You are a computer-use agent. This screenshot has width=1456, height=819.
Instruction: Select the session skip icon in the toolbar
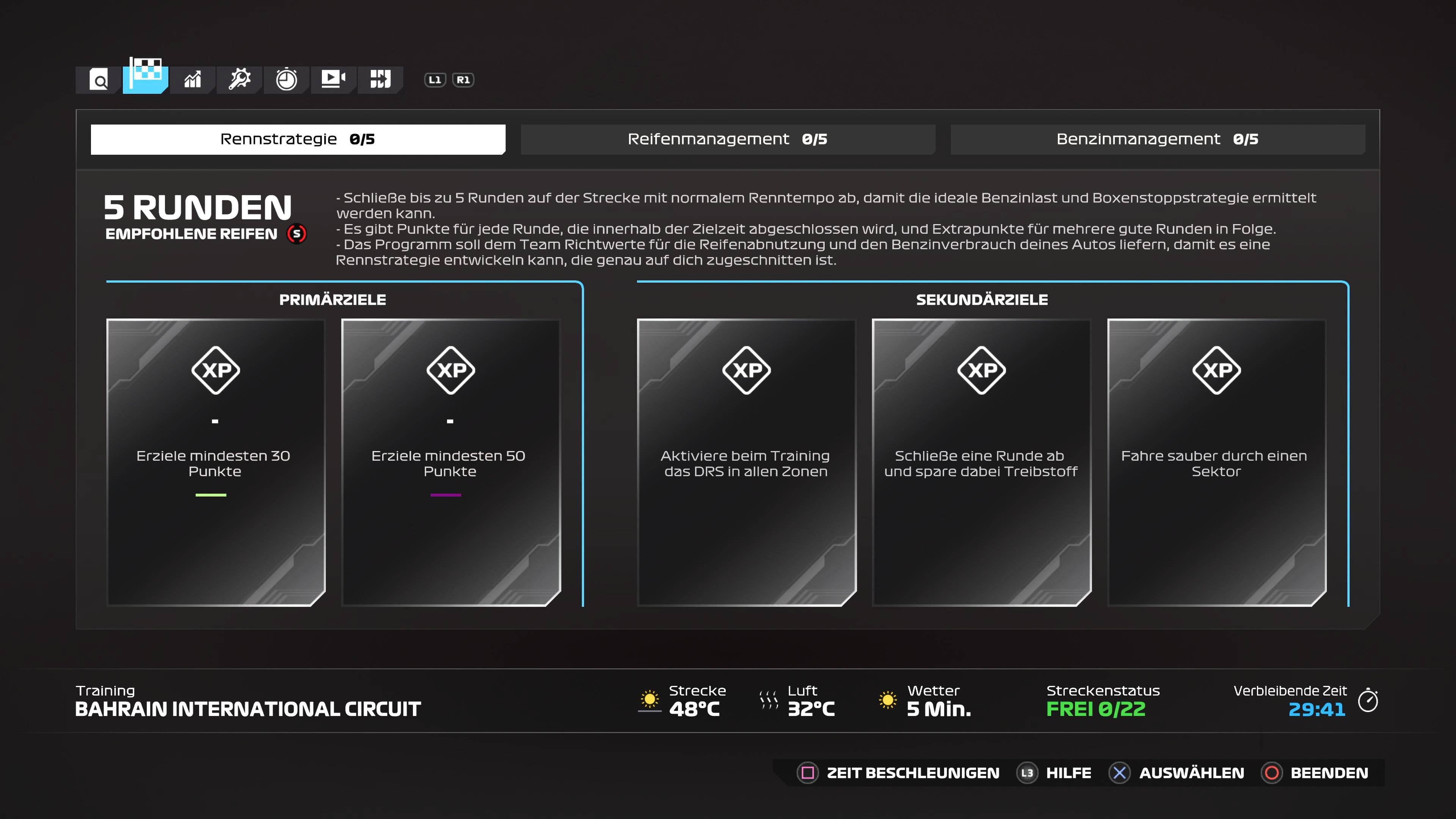380,80
